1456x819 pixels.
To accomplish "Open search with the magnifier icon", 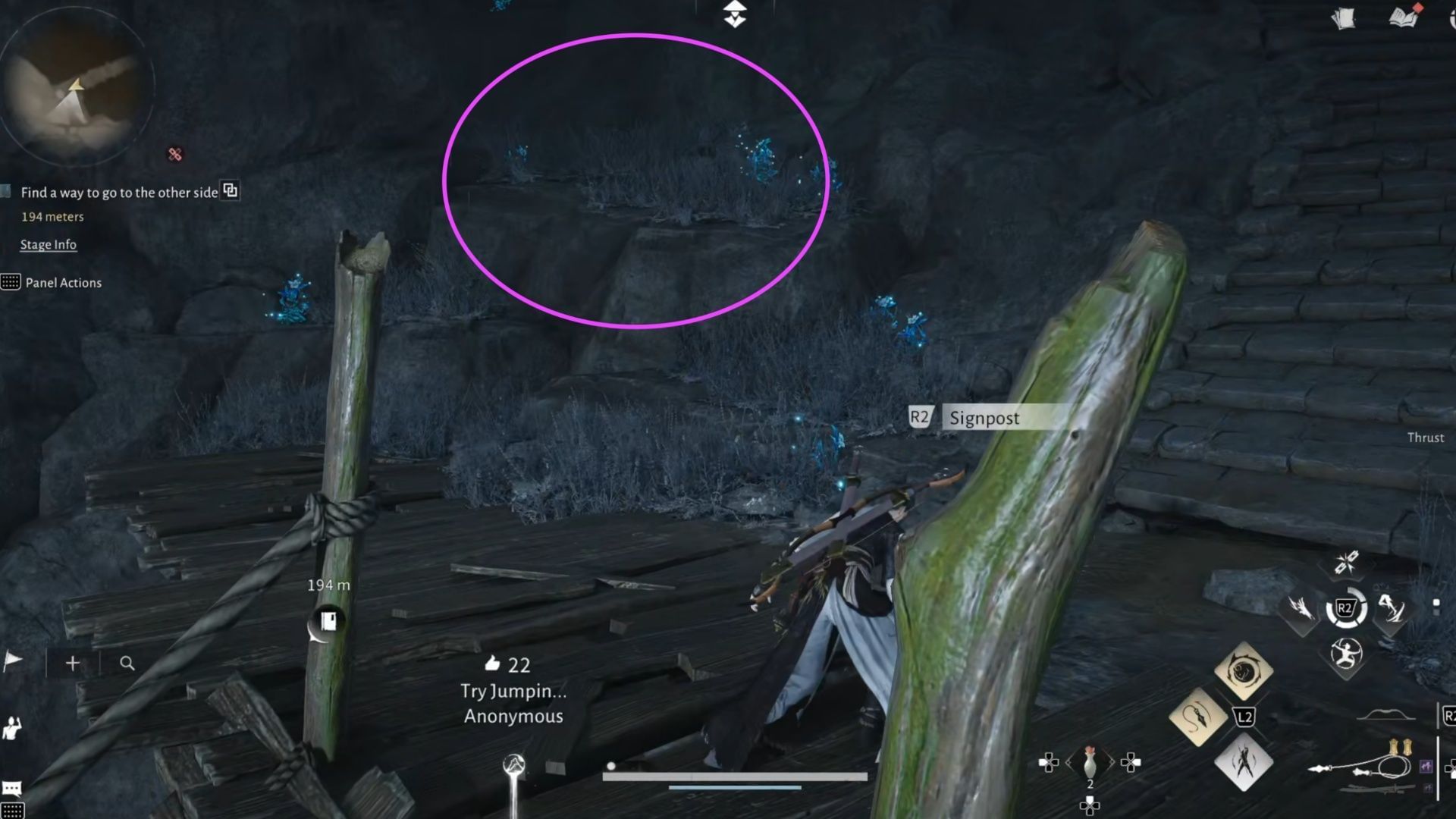I will click(126, 662).
